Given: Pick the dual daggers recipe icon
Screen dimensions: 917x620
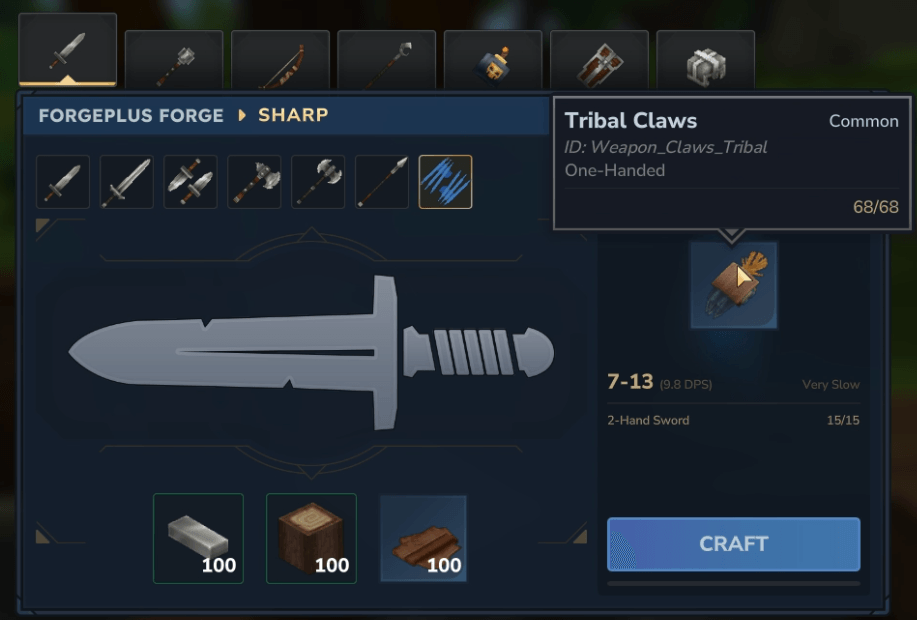Looking at the screenshot, I should pyautogui.click(x=190, y=182).
